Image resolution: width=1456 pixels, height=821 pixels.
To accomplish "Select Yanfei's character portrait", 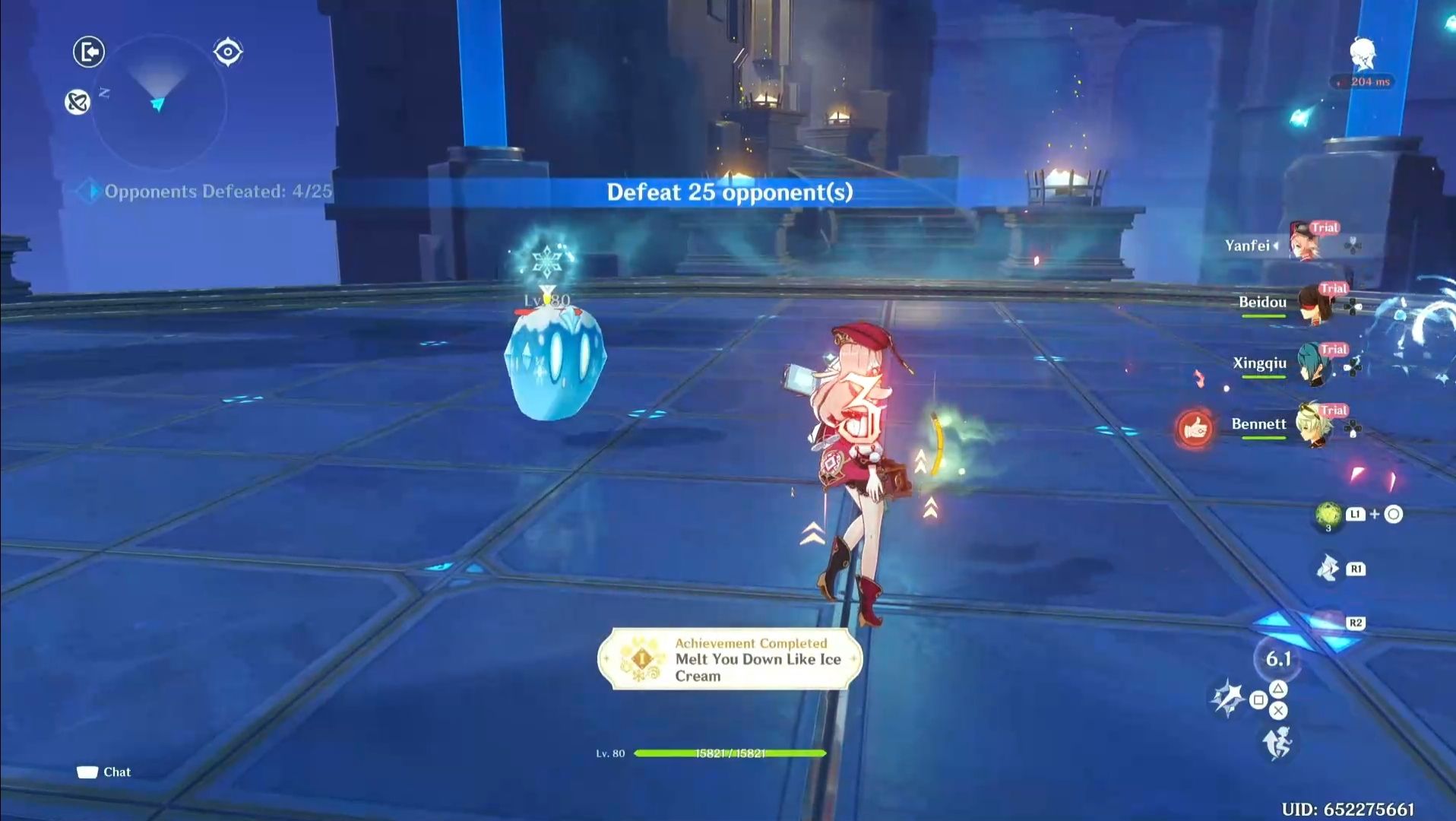I will 1306,241.
